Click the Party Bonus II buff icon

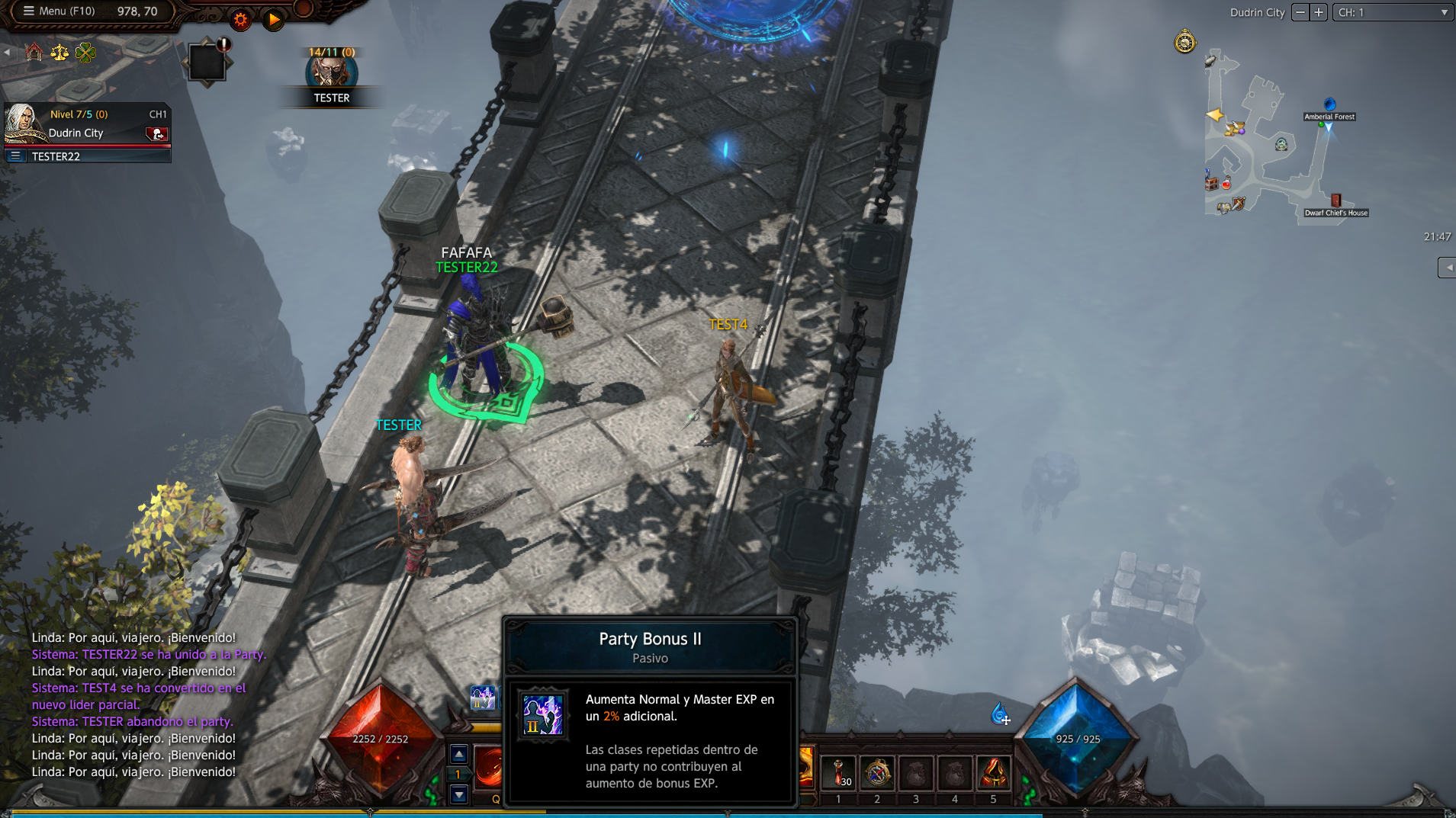482,697
